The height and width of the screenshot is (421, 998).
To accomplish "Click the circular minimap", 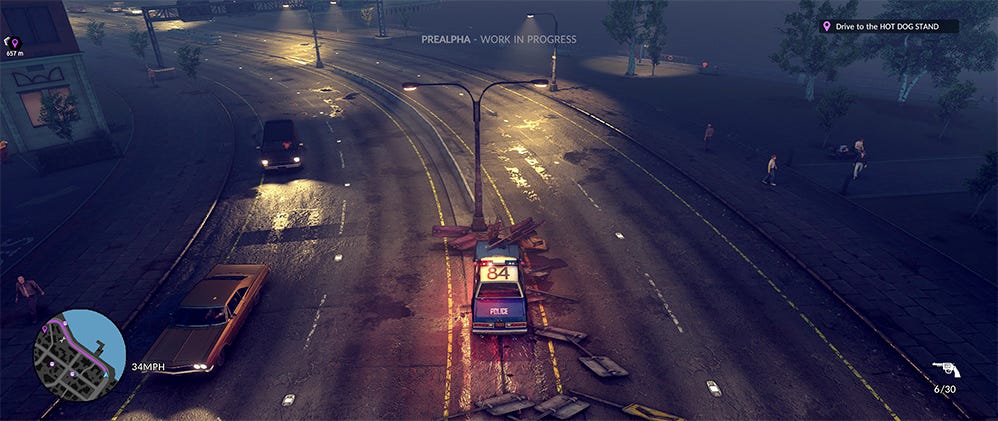I will [x=79, y=354].
